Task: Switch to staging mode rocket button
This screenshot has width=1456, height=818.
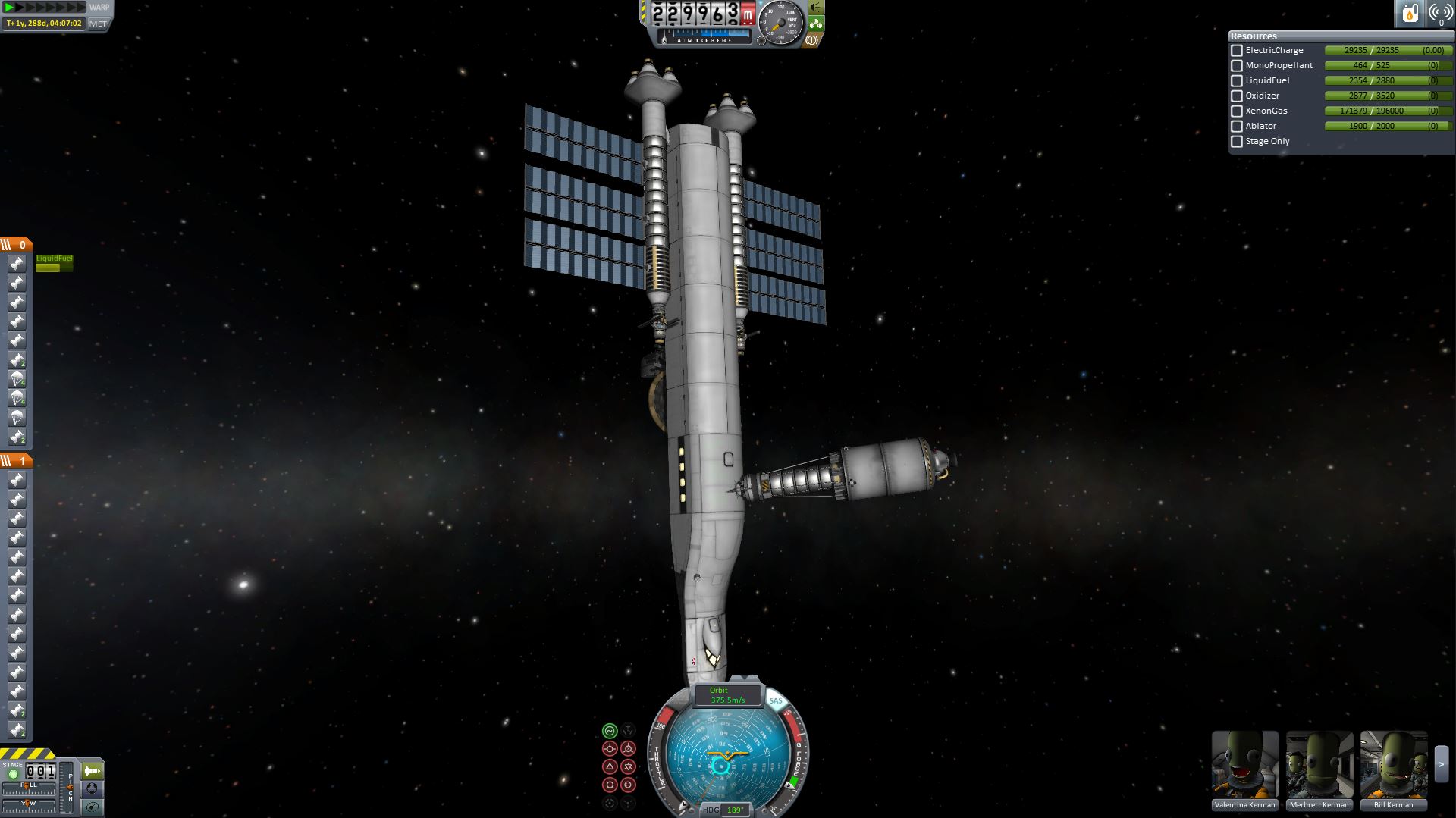Action: tap(93, 771)
